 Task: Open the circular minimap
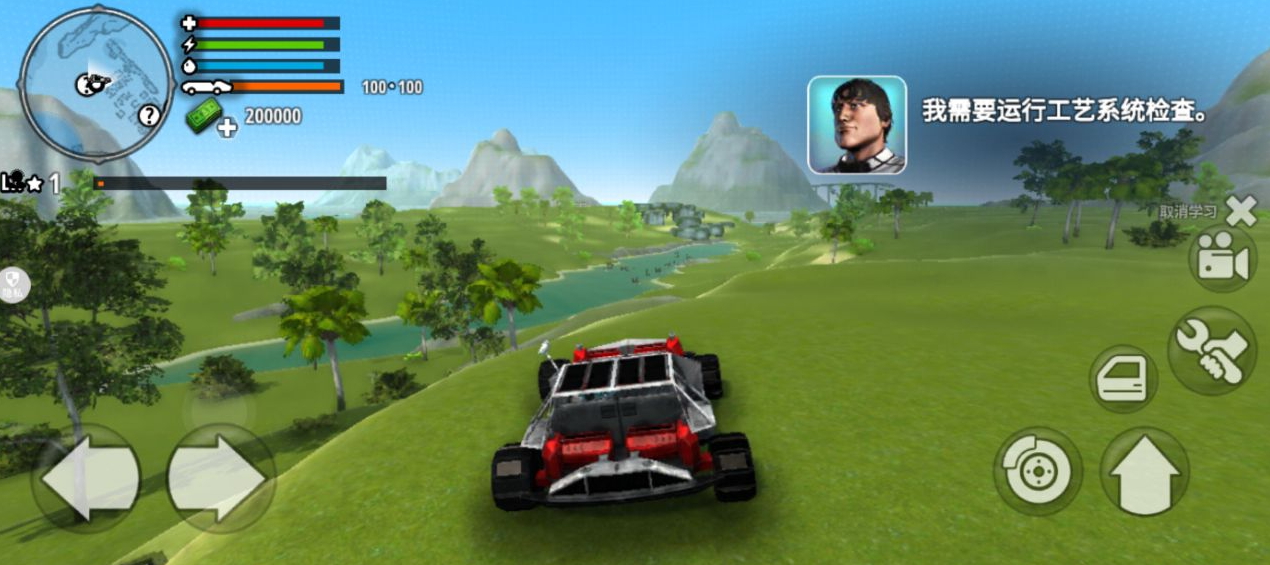tap(96, 84)
